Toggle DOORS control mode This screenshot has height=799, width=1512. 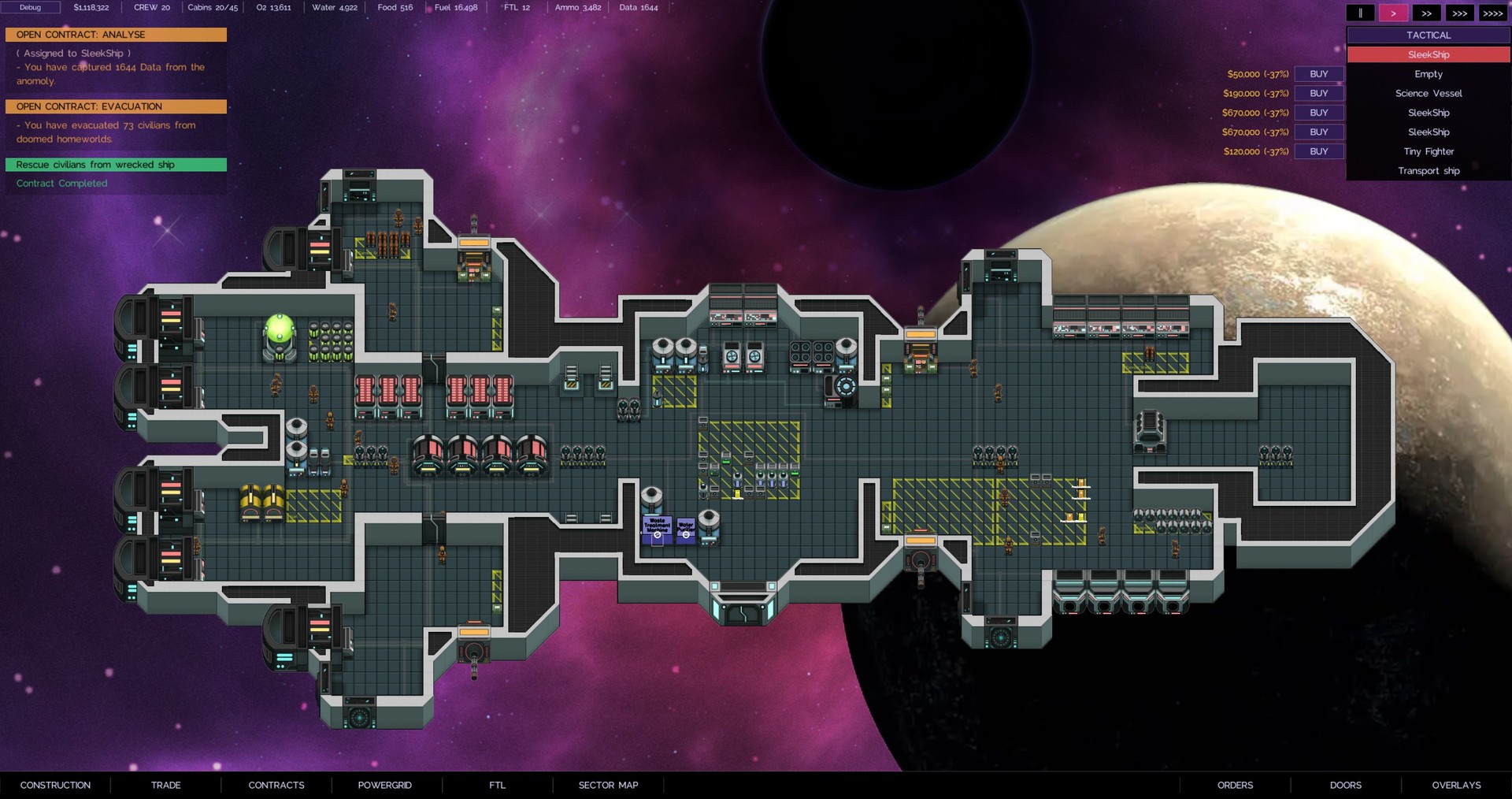pos(1346,785)
